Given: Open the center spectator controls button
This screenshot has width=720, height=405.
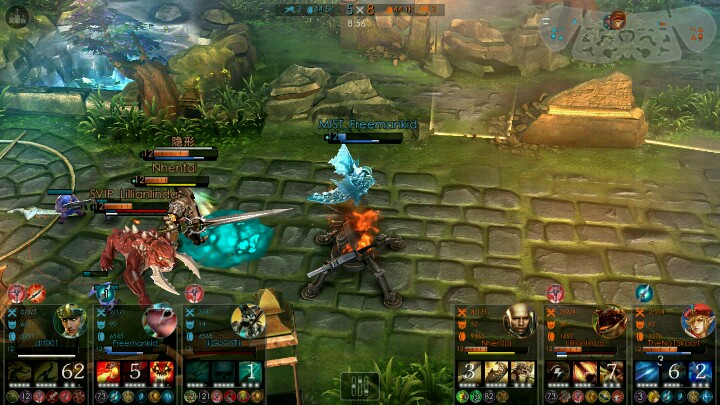Looking at the screenshot, I should (360, 386).
